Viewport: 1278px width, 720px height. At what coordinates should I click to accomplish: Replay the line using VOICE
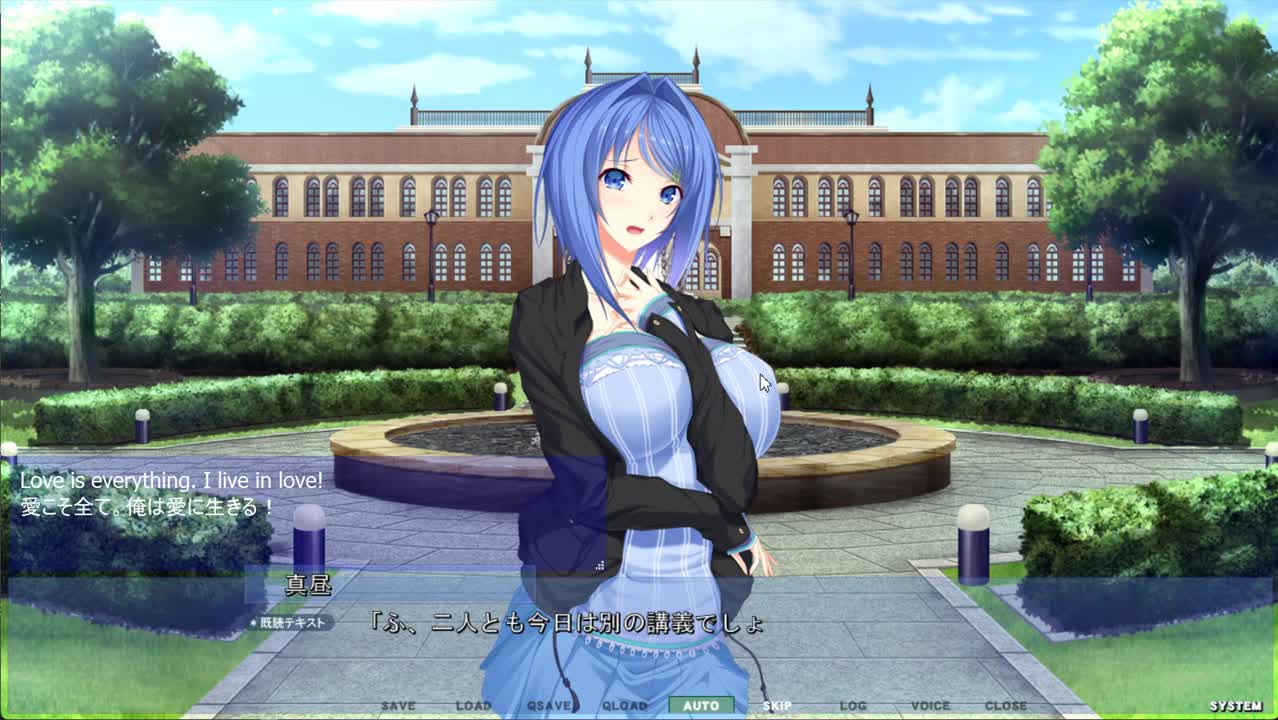tap(930, 706)
